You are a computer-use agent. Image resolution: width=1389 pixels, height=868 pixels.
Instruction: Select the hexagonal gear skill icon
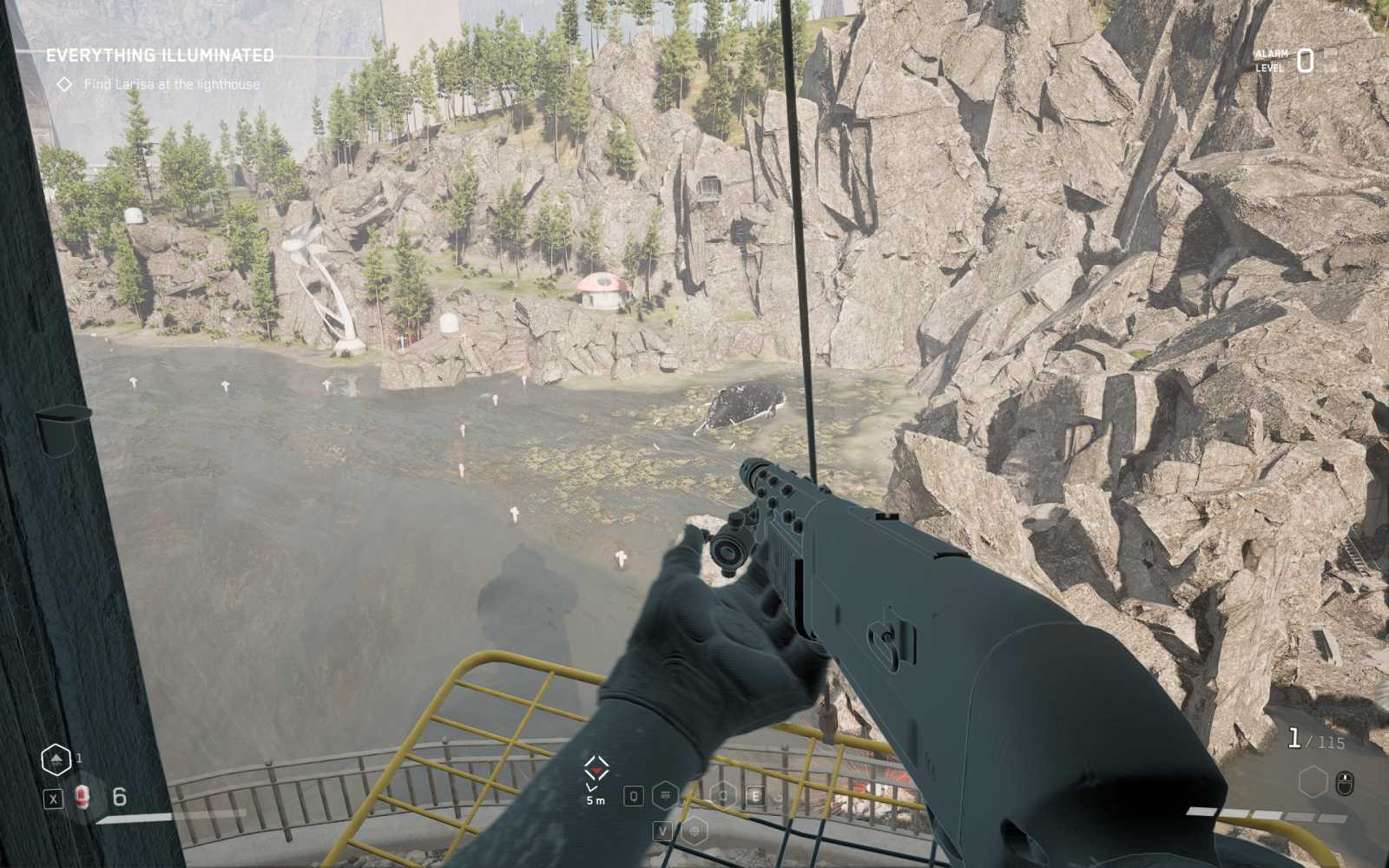tap(694, 832)
